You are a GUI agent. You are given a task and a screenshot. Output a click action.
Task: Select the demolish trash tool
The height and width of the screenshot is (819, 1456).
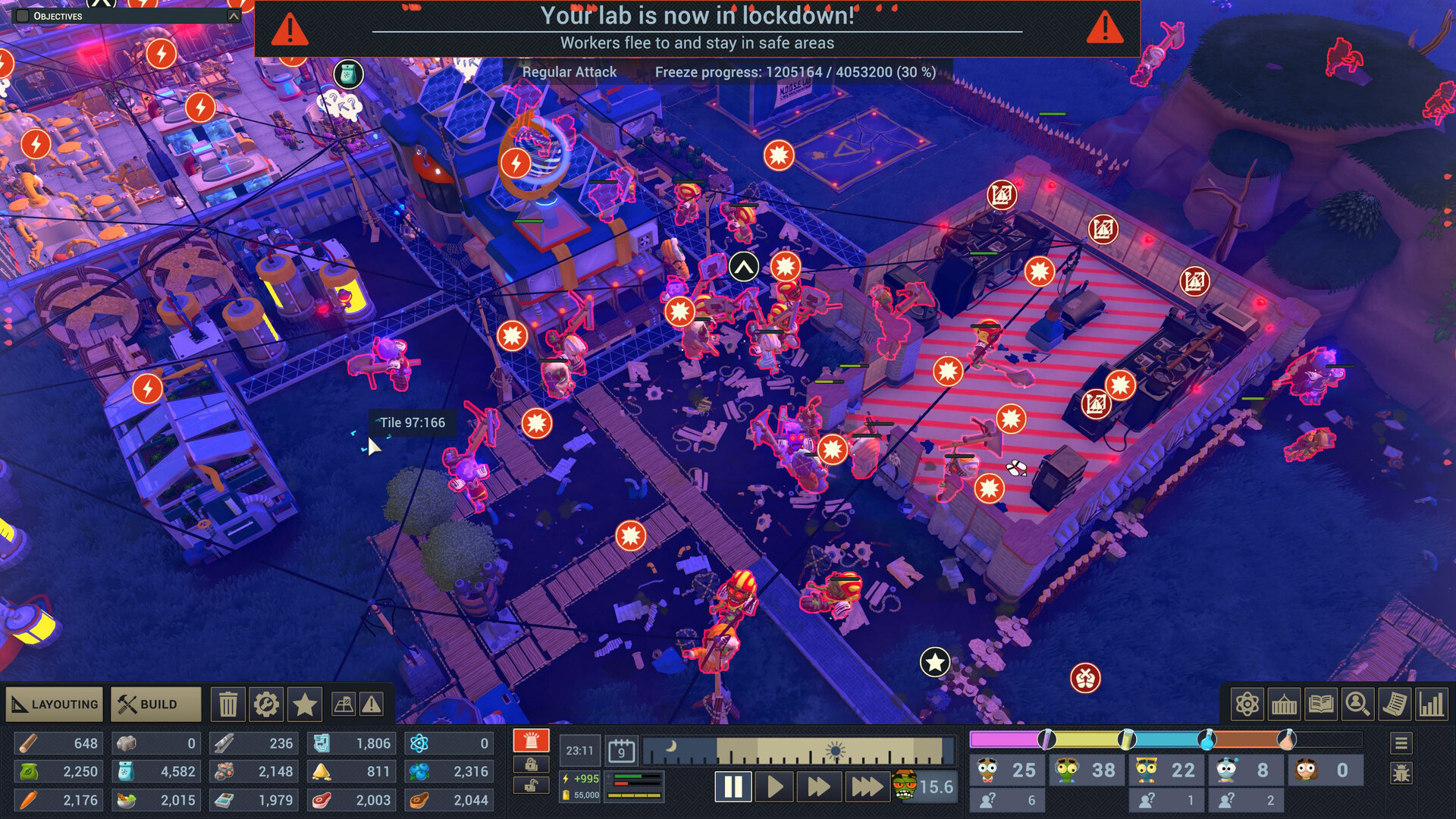click(x=227, y=704)
